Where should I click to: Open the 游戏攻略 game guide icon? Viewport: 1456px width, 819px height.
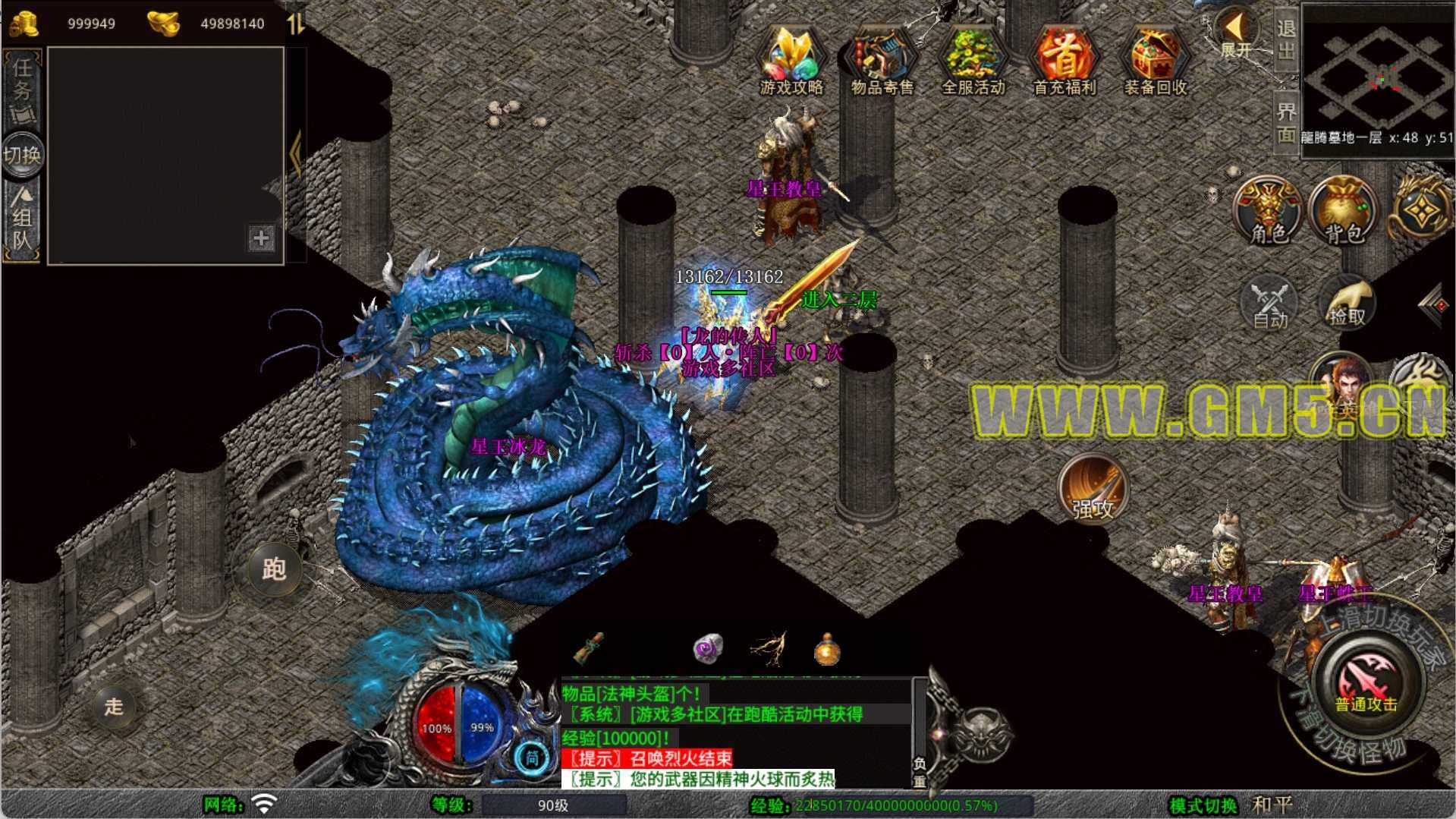(x=791, y=61)
